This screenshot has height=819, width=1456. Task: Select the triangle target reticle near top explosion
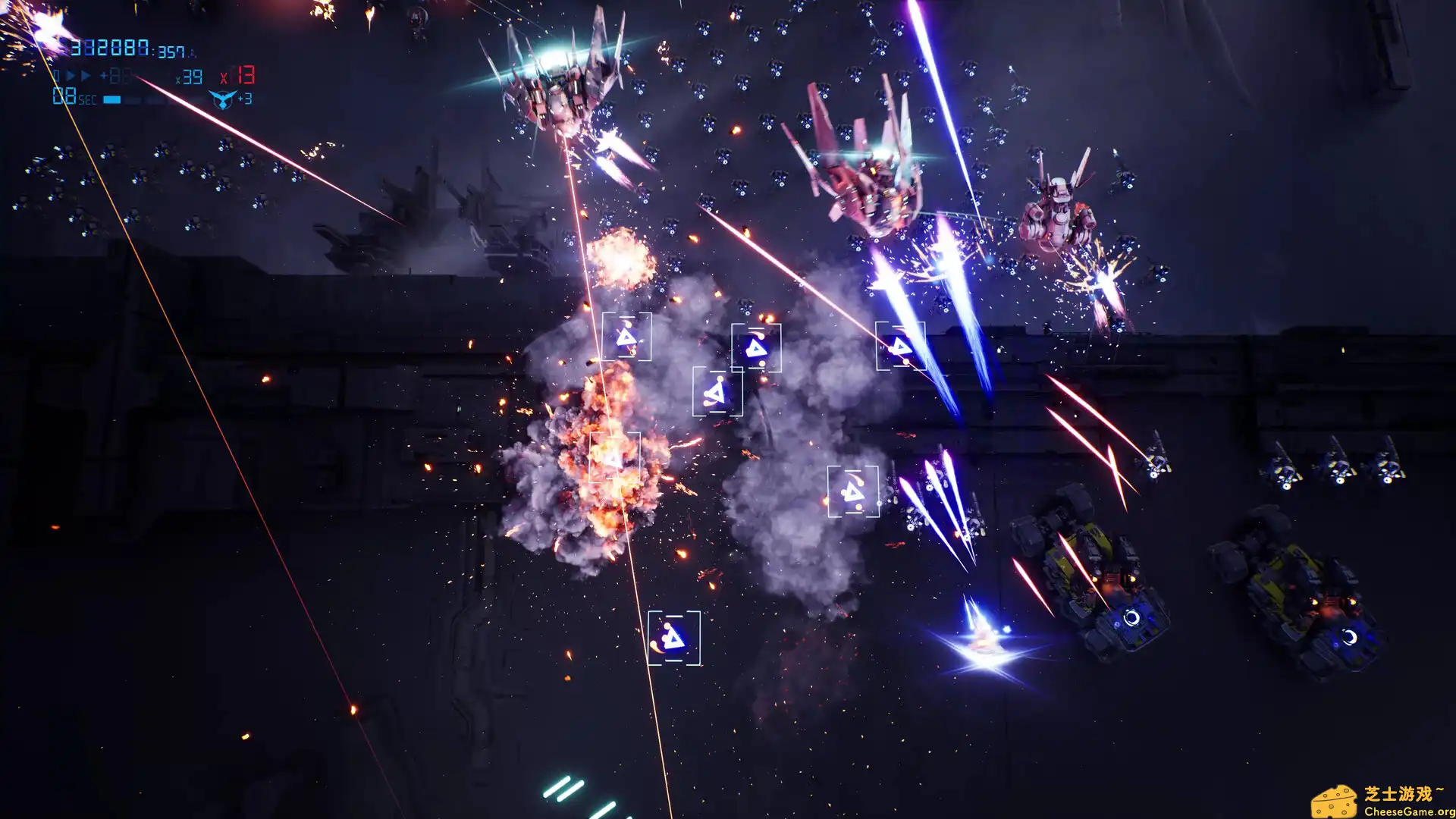[626, 339]
